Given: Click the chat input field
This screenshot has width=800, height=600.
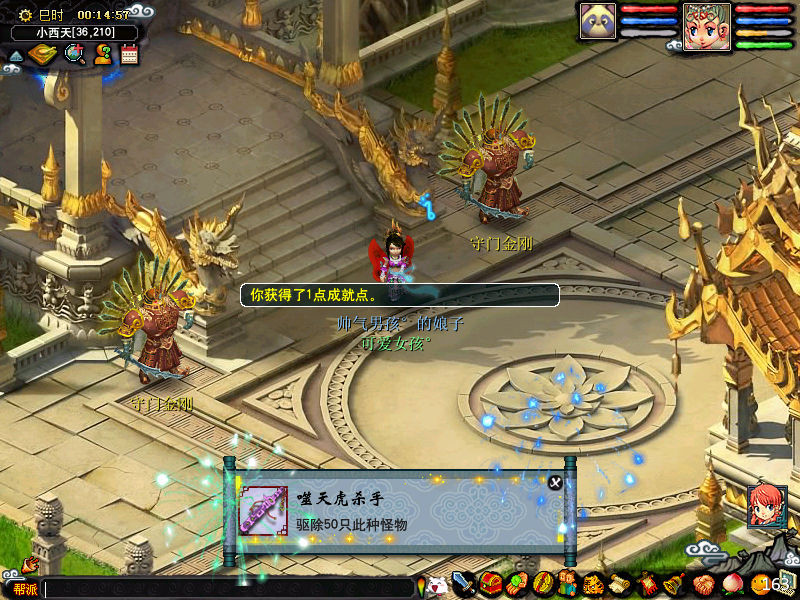Looking at the screenshot, I should [228, 589].
